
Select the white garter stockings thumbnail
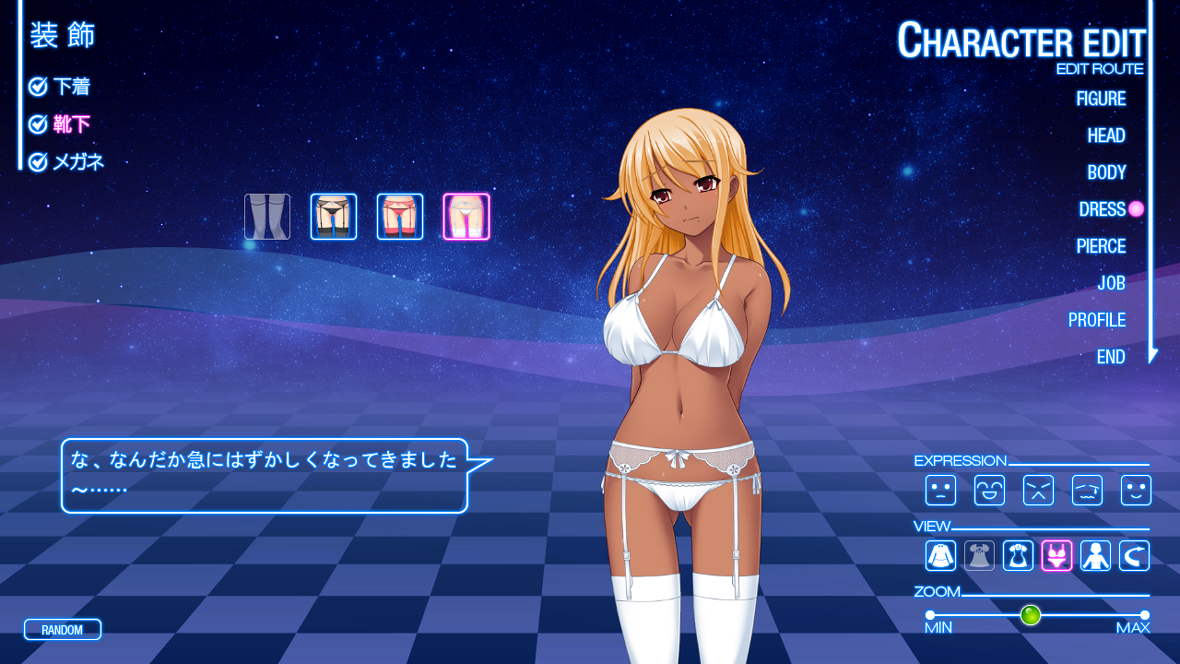pos(466,217)
